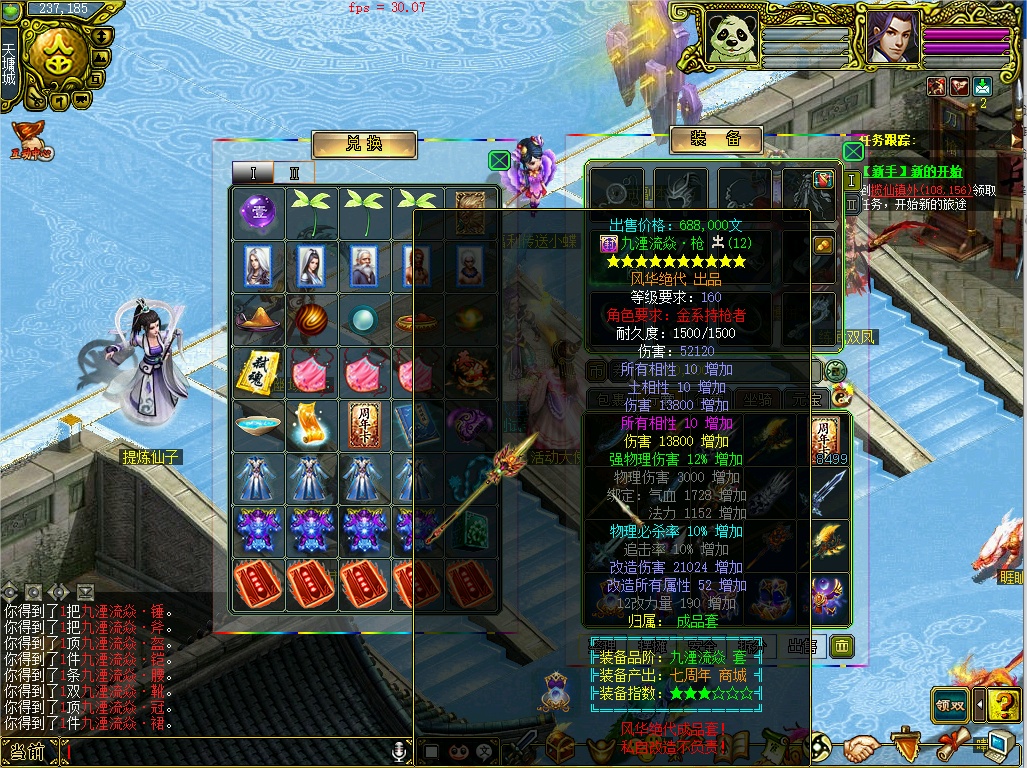Click the panda pet portrait

coord(730,37)
